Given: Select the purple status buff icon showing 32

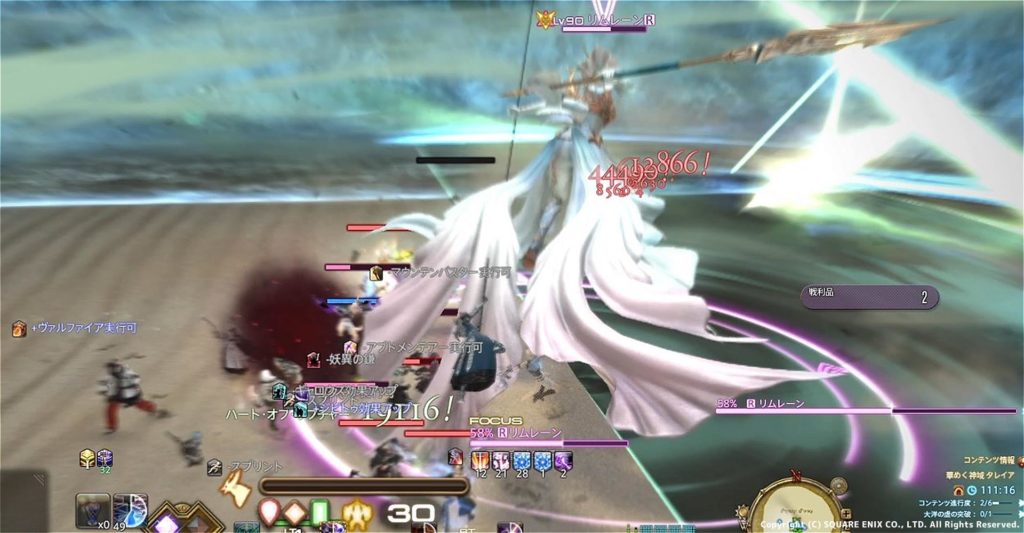Looking at the screenshot, I should (x=105, y=458).
